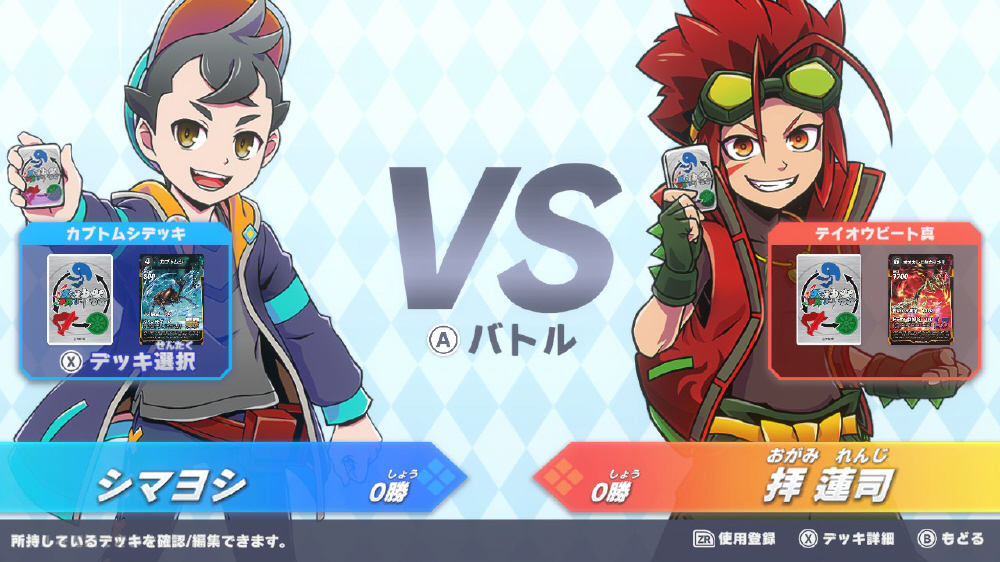Viewport: 1000px width, 562px height.
Task: Open デッキ選択 to choose a deck
Action: (127, 361)
